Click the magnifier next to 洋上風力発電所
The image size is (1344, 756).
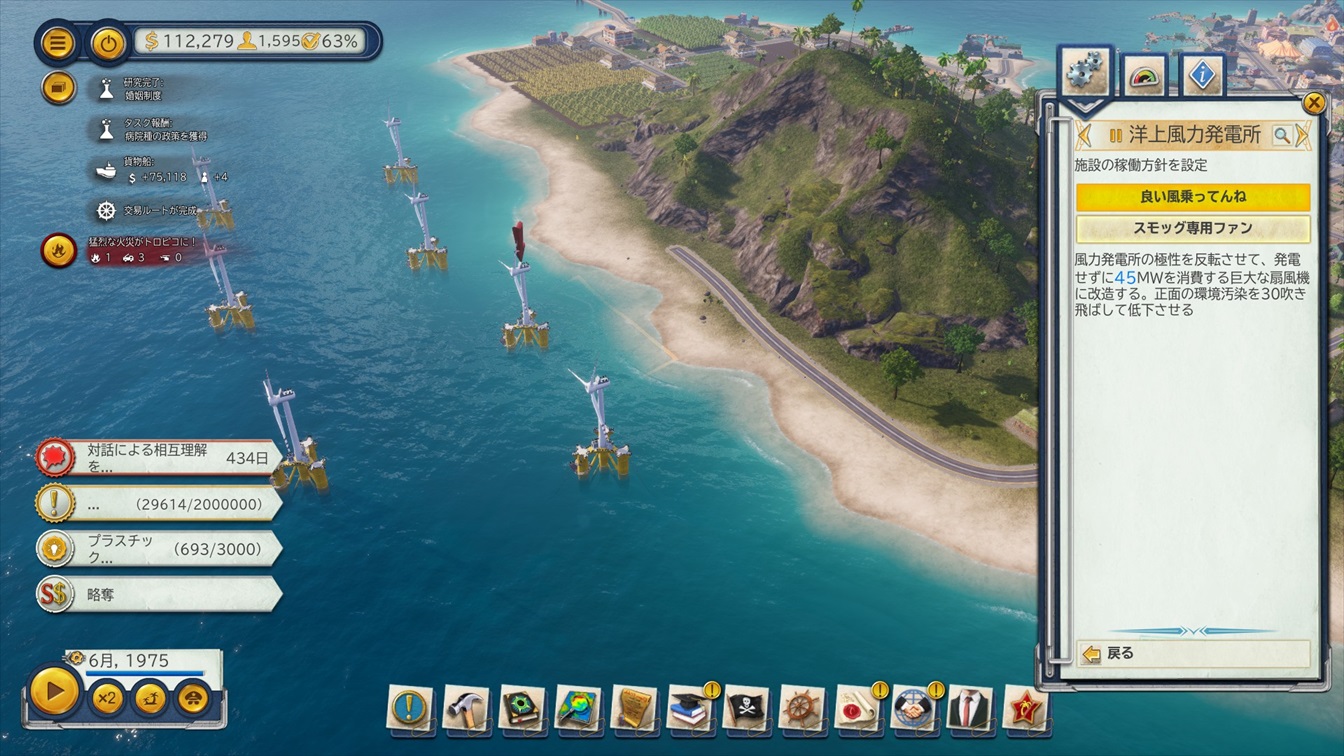point(1281,136)
